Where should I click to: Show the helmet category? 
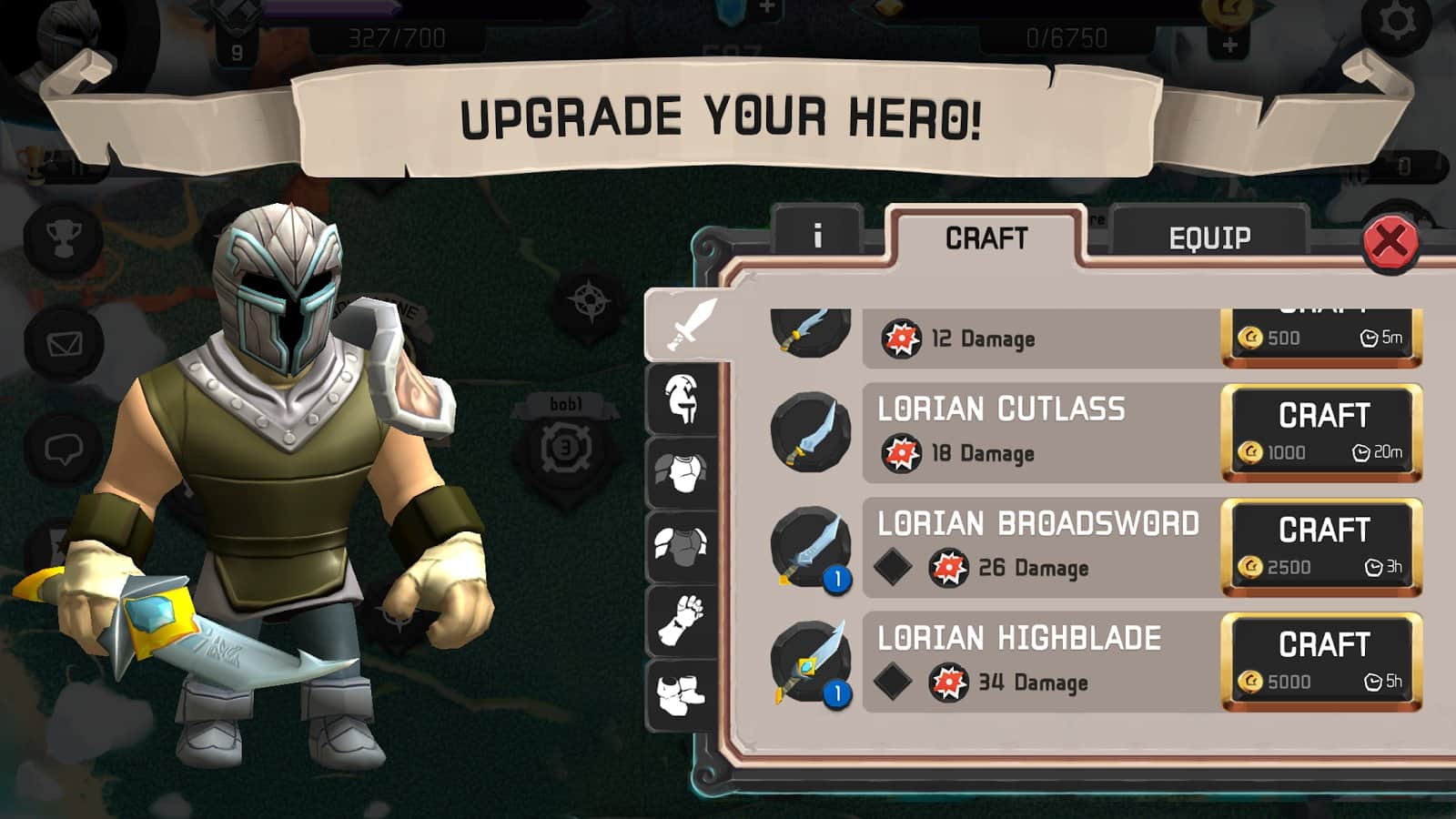(x=682, y=399)
